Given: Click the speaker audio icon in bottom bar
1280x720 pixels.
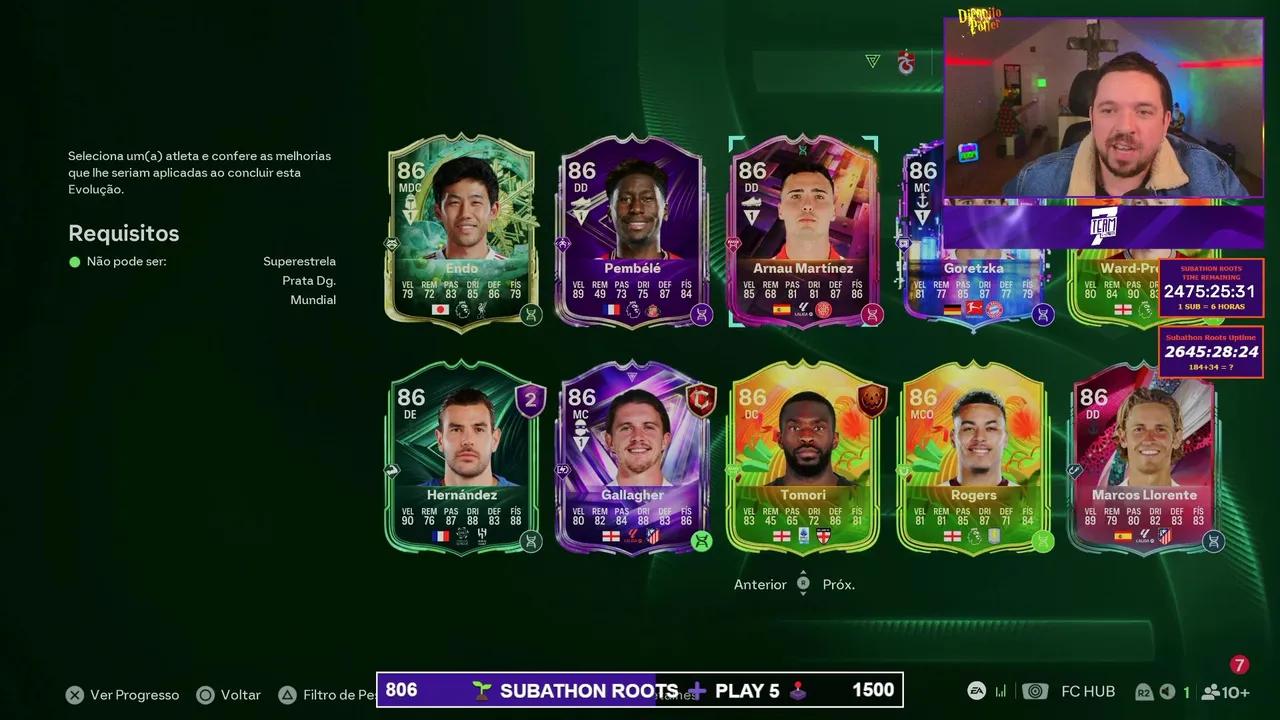Looking at the screenshot, I should 1166,691.
